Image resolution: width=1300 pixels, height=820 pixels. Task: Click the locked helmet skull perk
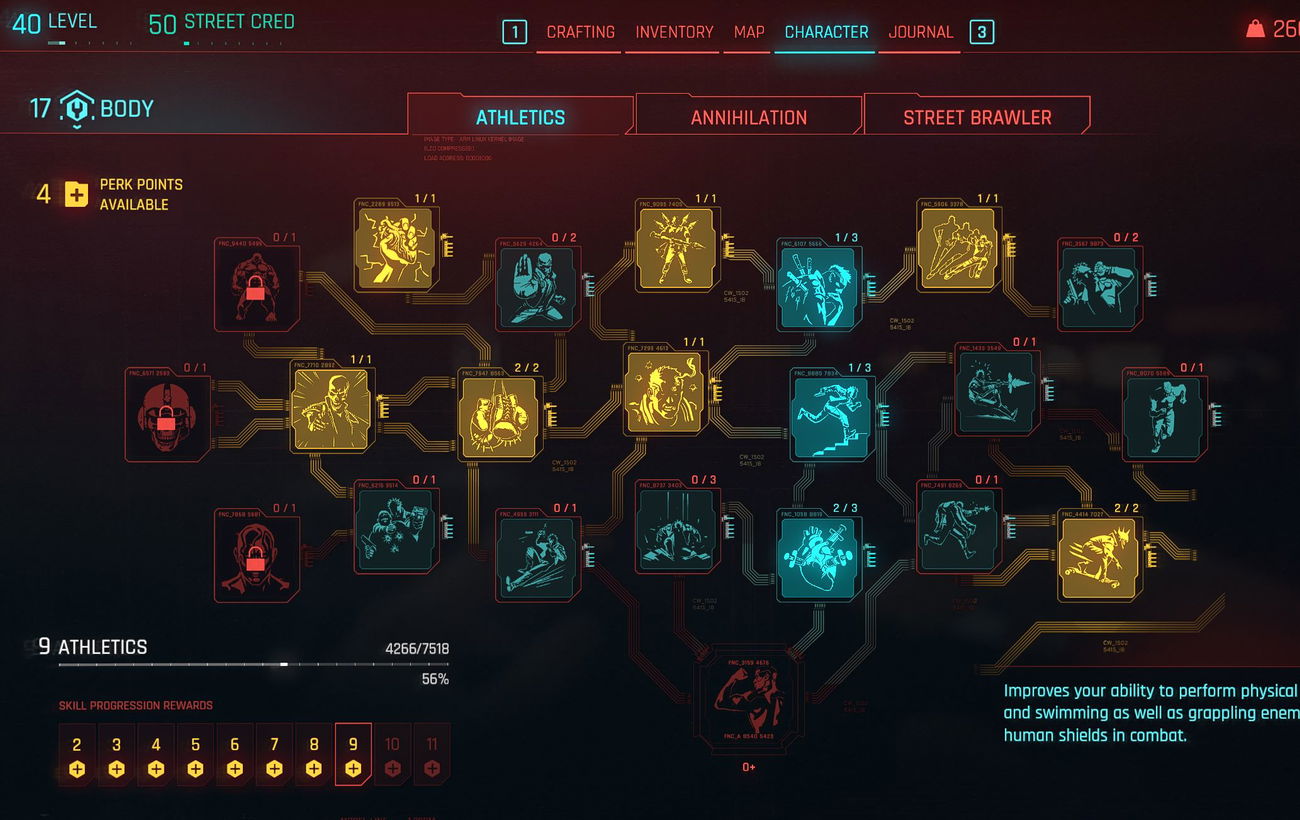coord(166,414)
